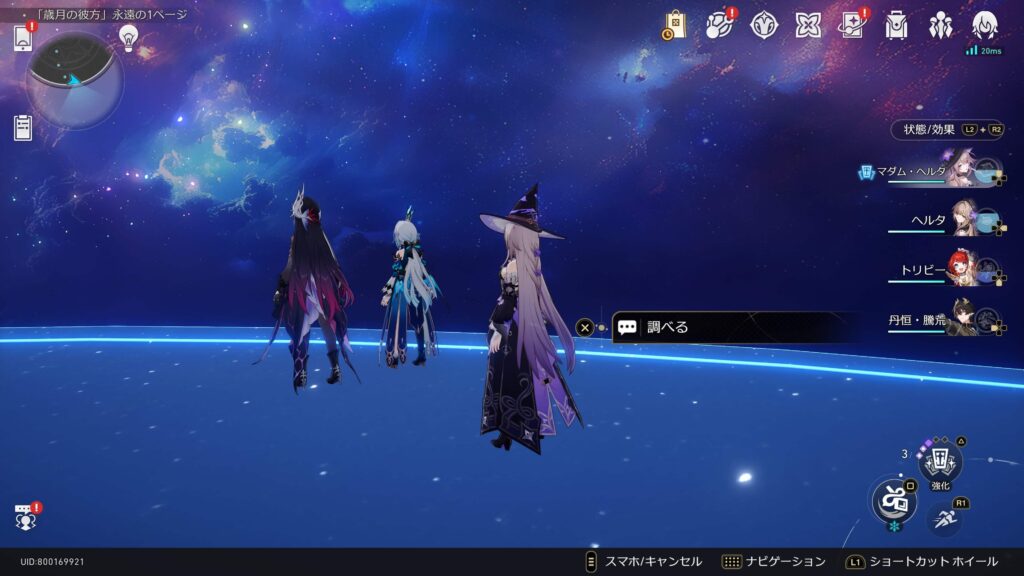
Task: Open the chat icon with red alert
Action: [26, 516]
